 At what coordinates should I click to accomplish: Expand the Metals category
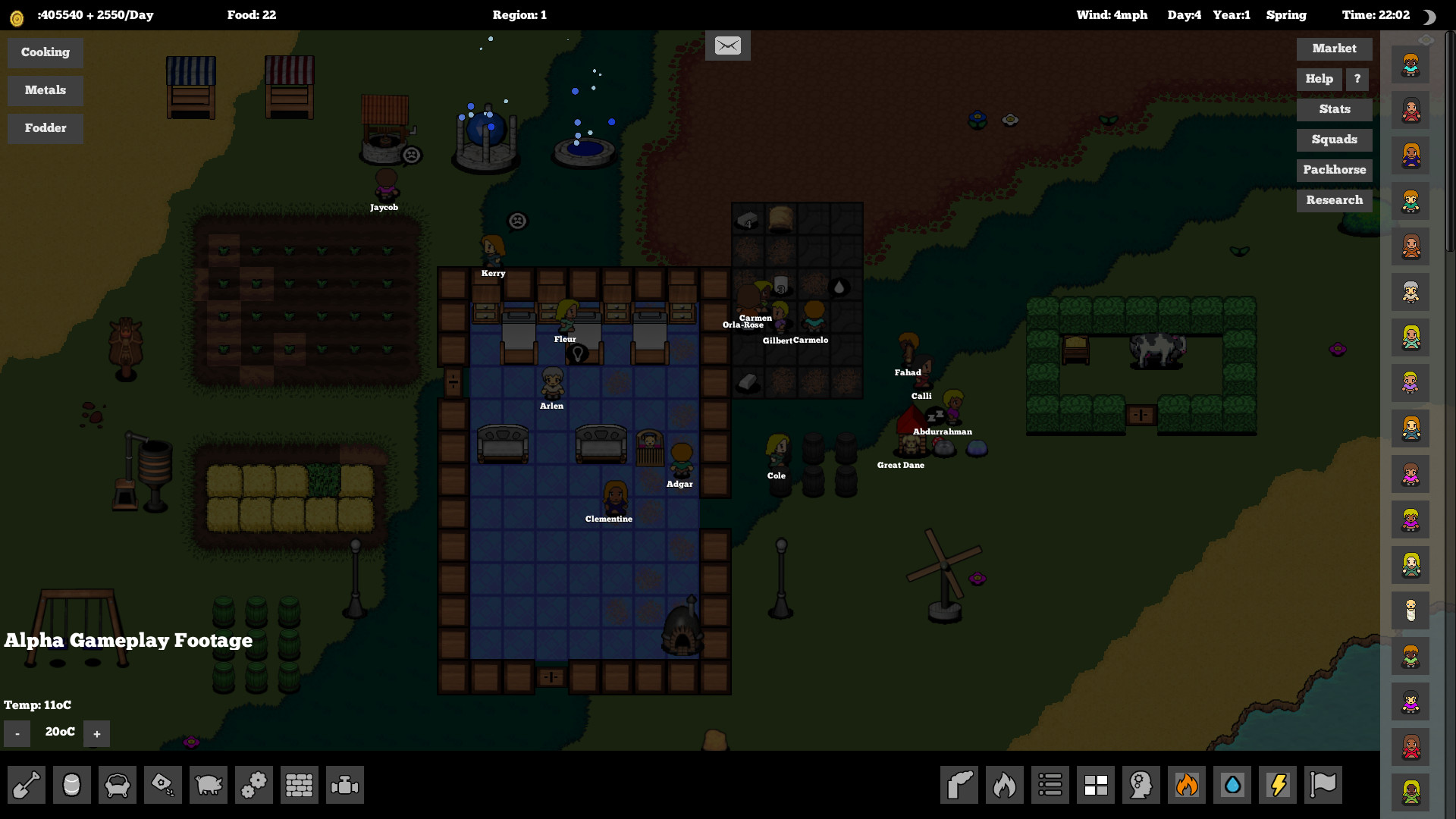click(45, 90)
